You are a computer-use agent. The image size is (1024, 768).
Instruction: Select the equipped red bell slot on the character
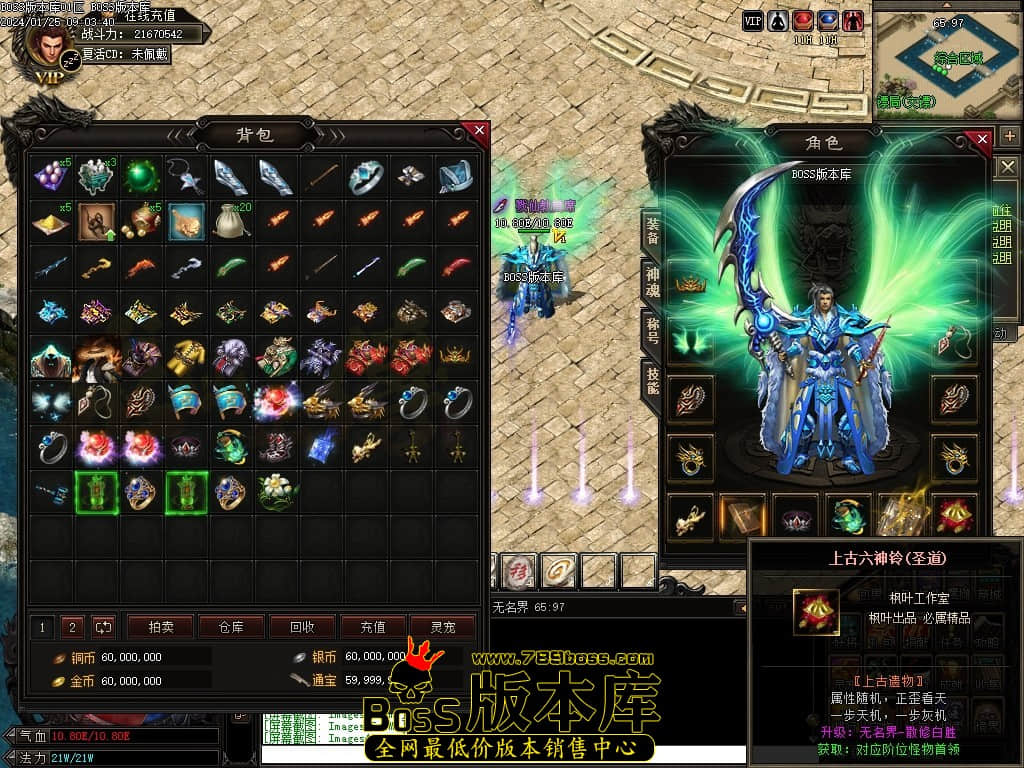pyautogui.click(x=954, y=515)
